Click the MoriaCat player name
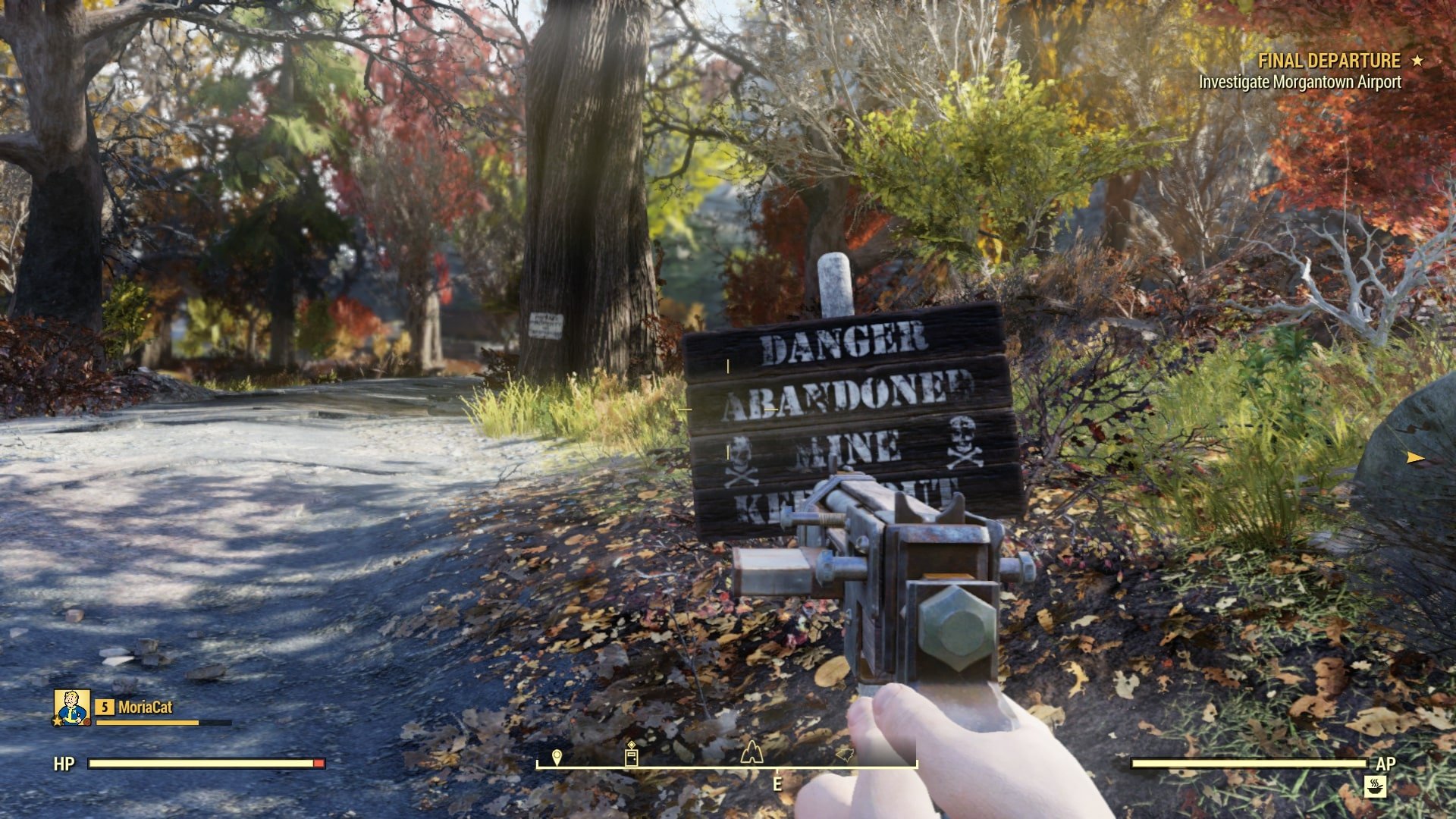 [x=145, y=708]
